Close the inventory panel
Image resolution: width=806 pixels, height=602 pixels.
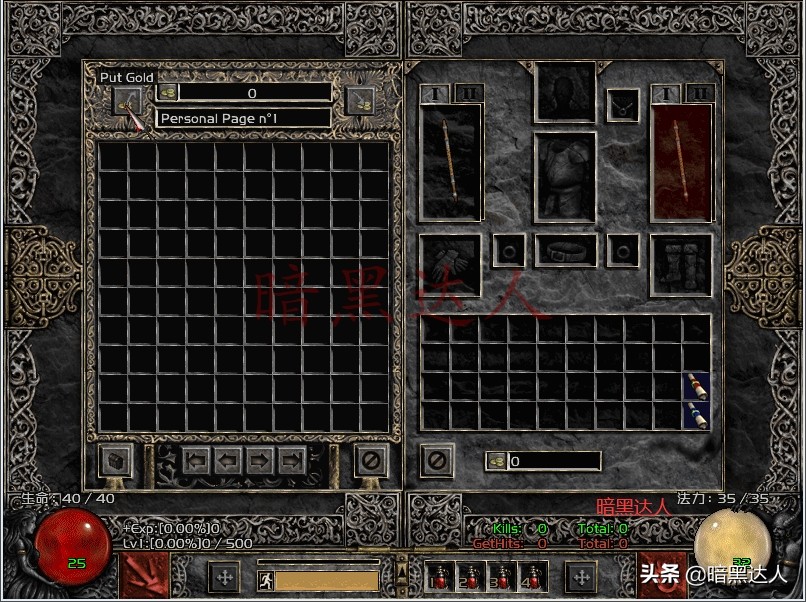click(437, 461)
